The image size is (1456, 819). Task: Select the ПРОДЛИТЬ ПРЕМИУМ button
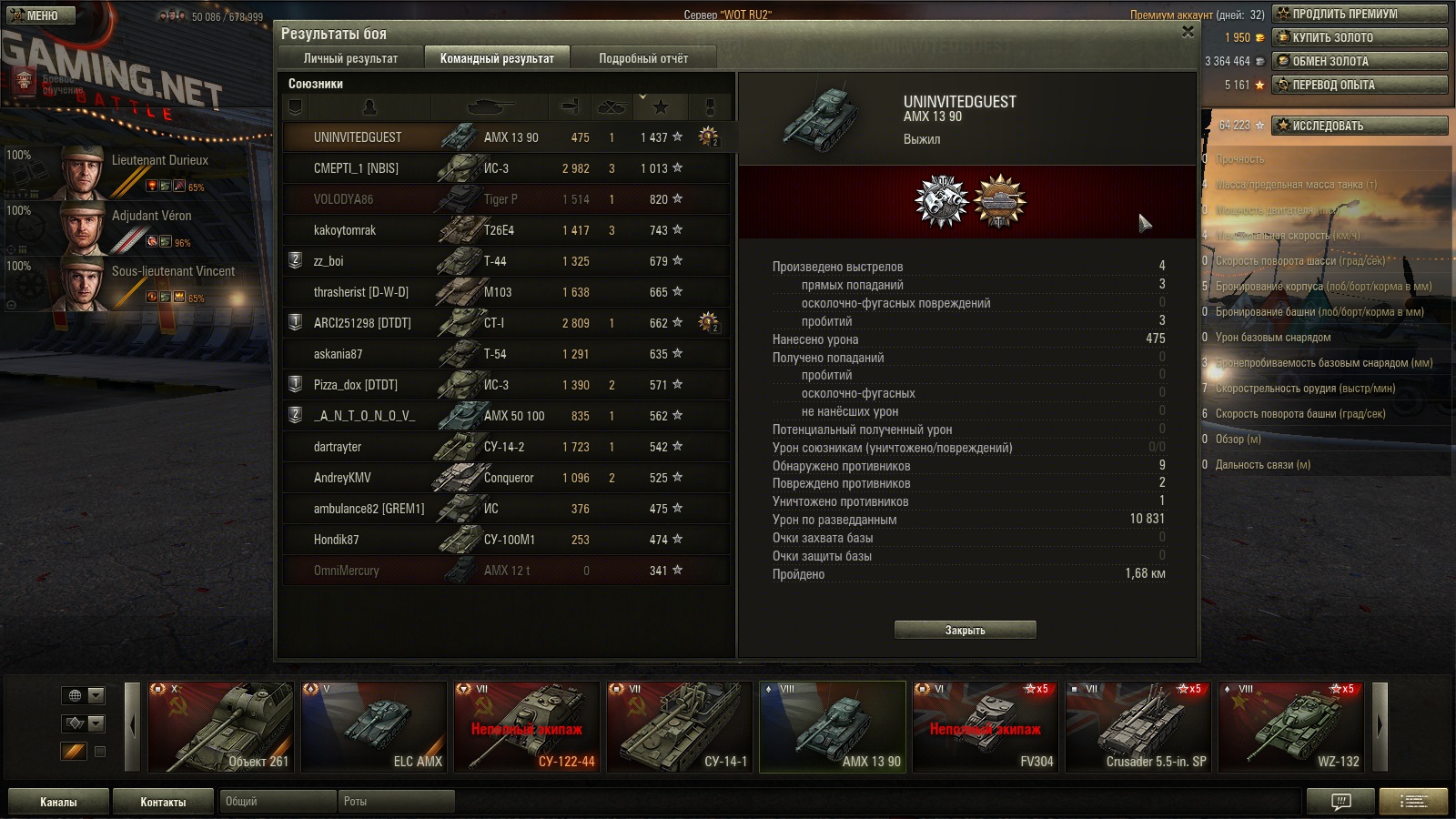pos(1360,14)
